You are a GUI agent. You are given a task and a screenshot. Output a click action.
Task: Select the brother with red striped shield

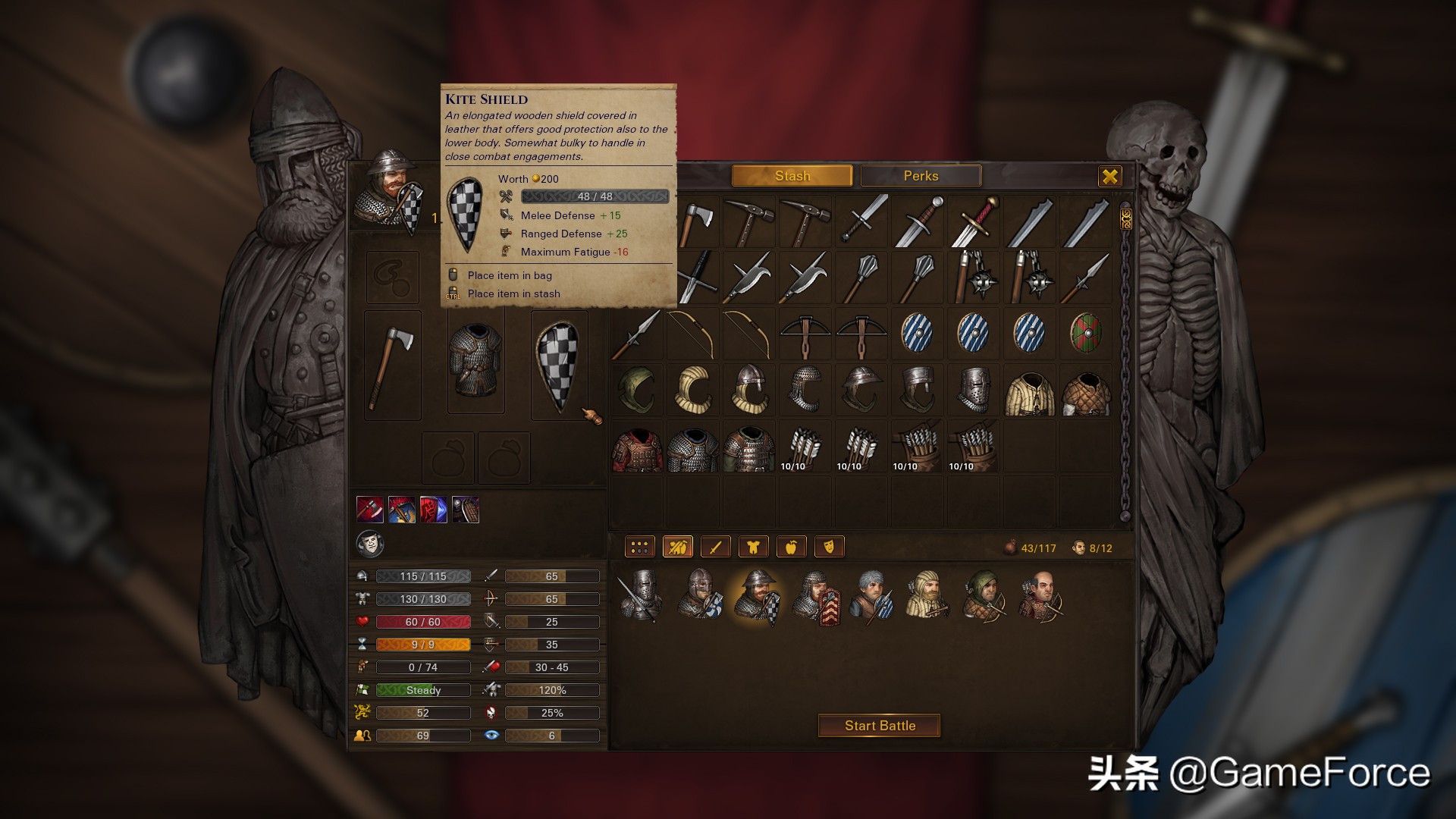(816, 596)
